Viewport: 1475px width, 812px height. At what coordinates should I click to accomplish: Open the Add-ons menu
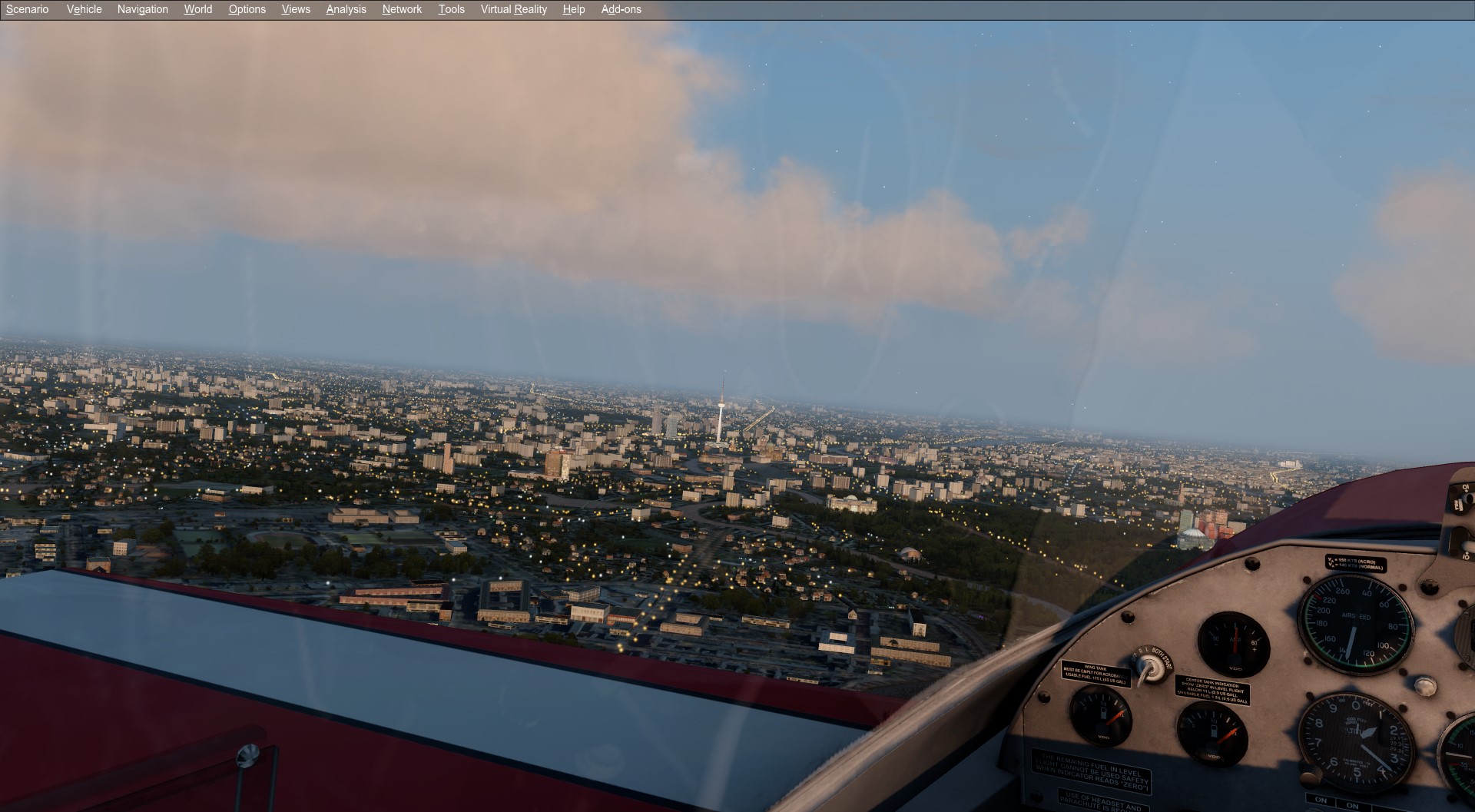[620, 9]
